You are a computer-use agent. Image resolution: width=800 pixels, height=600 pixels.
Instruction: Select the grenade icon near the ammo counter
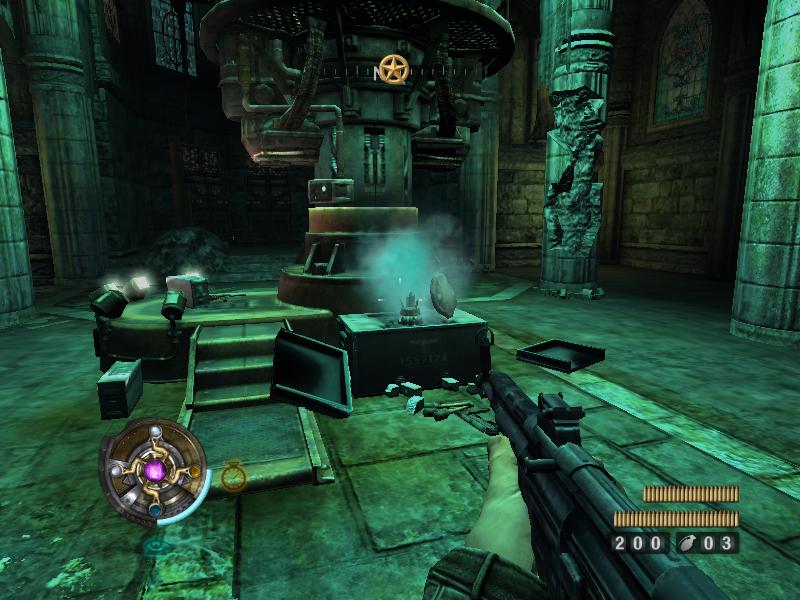[x=690, y=544]
